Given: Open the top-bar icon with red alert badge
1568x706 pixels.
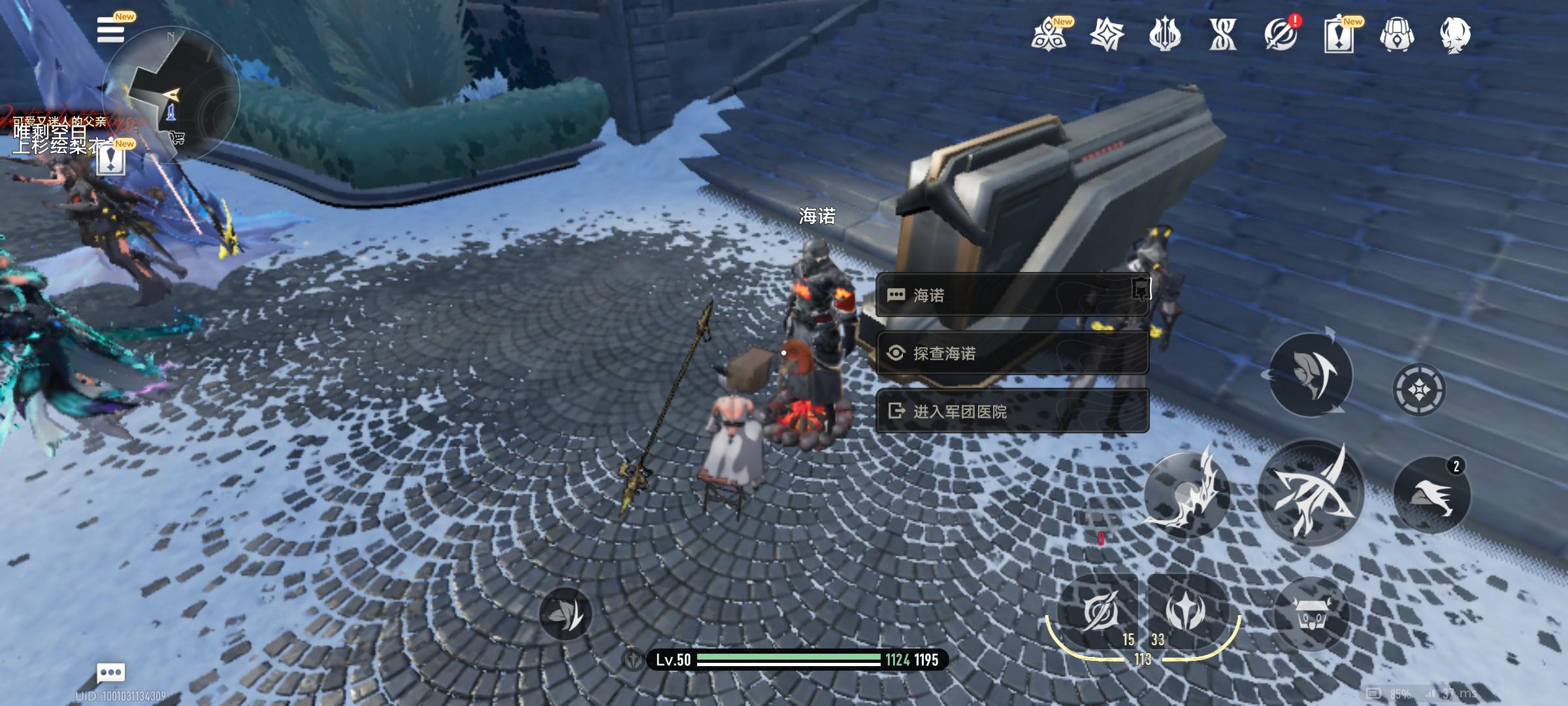Looking at the screenshot, I should [x=1281, y=34].
